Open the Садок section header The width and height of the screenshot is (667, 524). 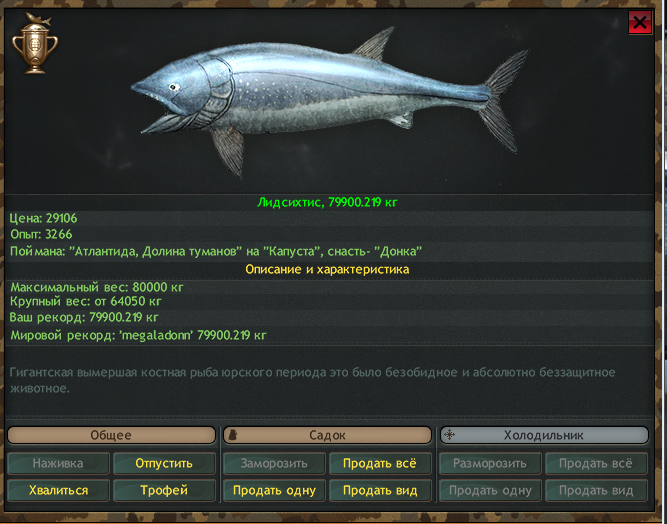click(328, 435)
